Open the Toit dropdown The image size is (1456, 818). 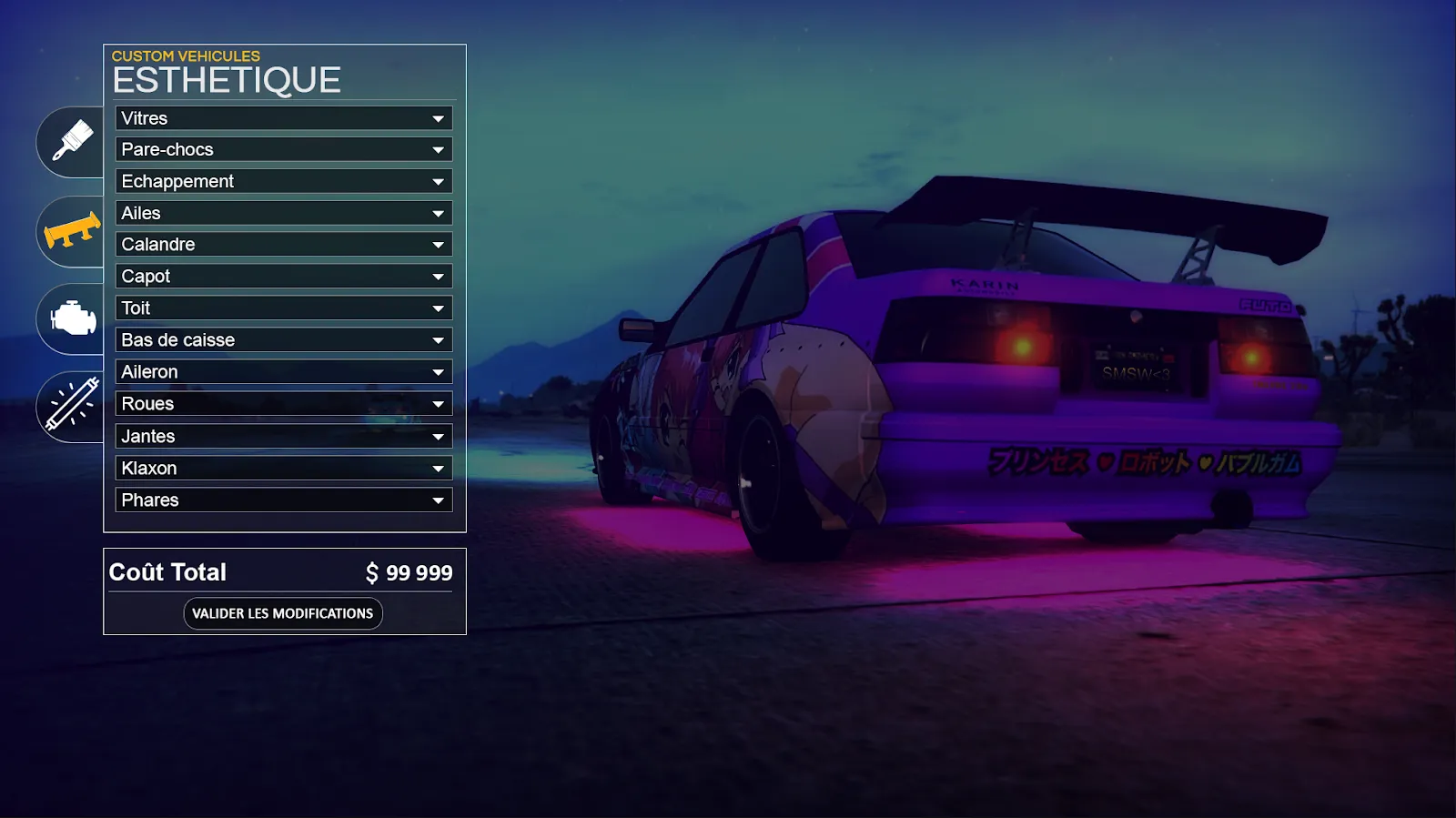(x=284, y=308)
